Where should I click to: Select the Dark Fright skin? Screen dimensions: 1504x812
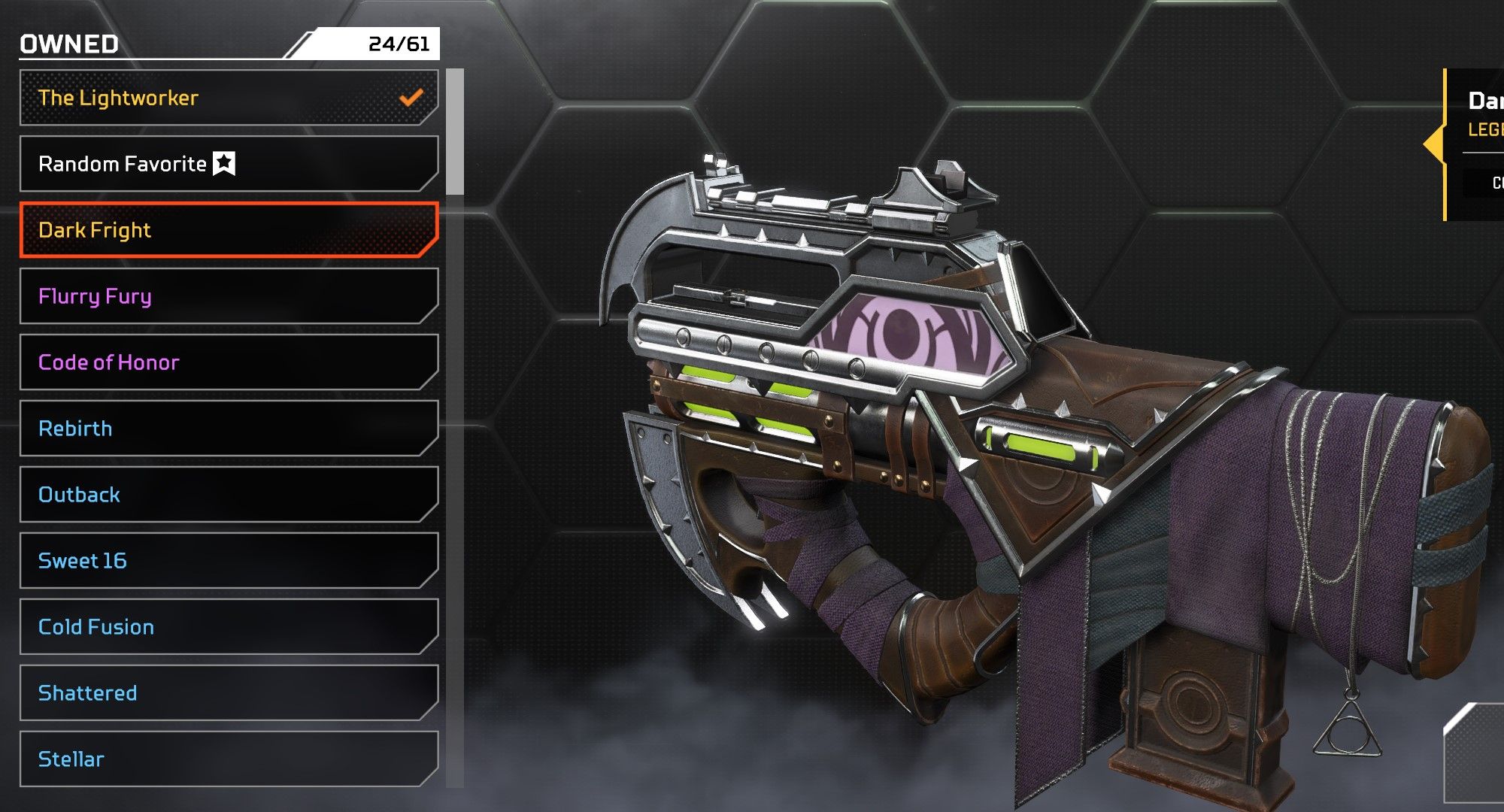[x=229, y=230]
